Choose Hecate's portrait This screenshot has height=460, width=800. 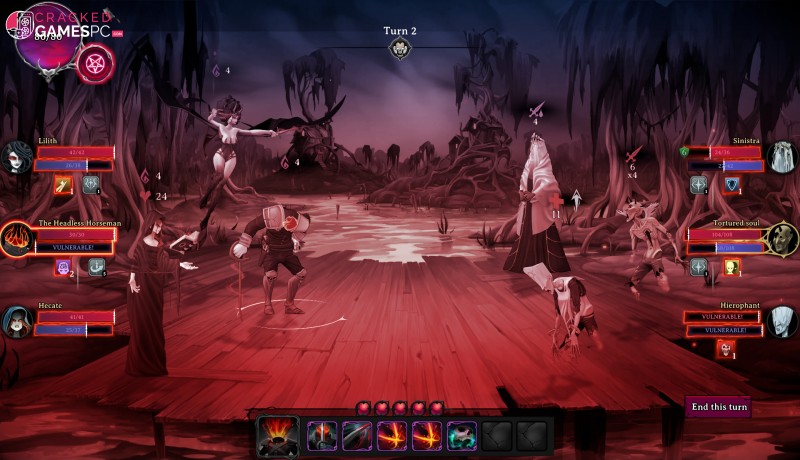tap(17, 322)
